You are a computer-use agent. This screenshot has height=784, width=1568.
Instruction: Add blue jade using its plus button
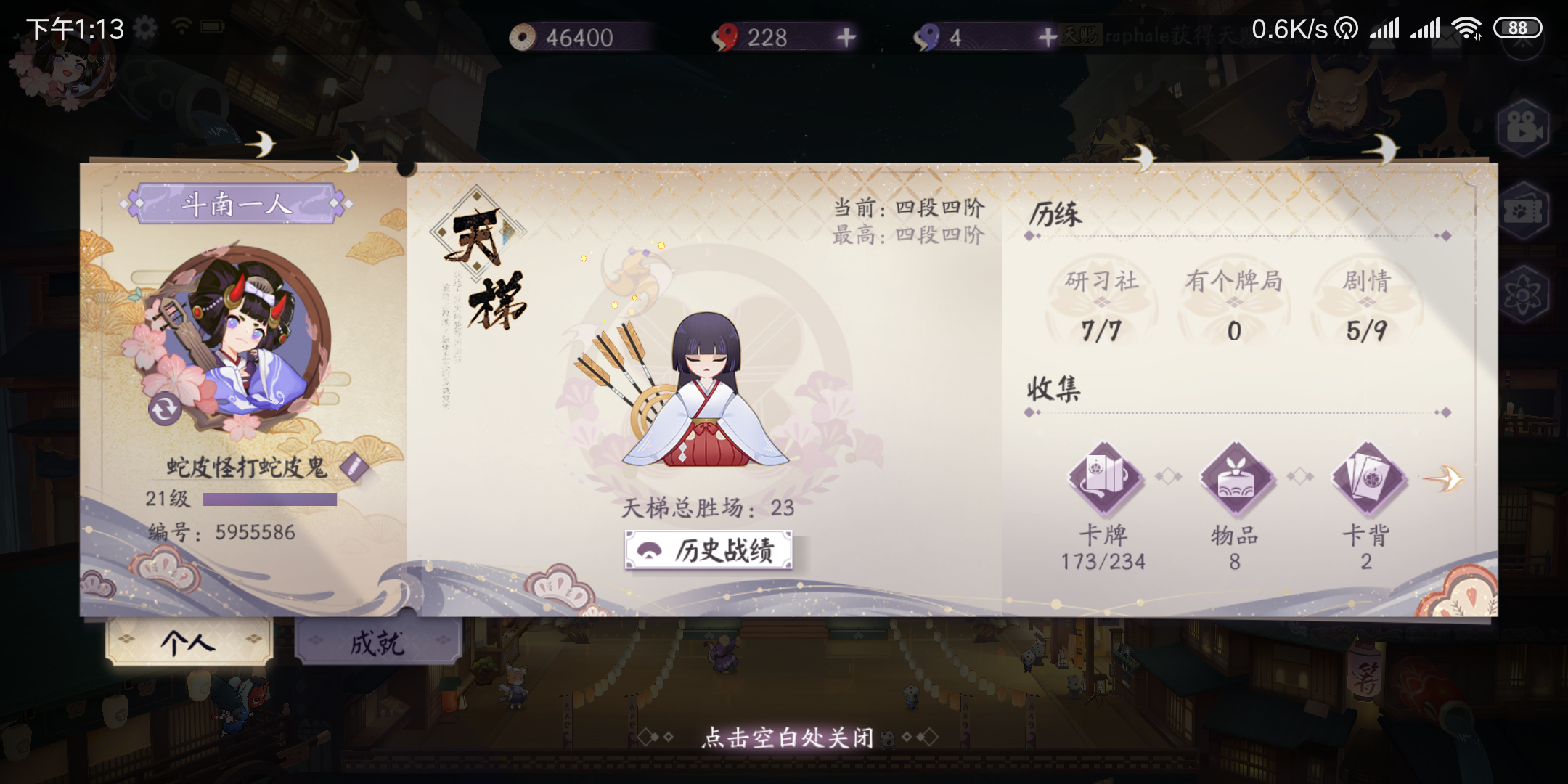coord(1048,38)
